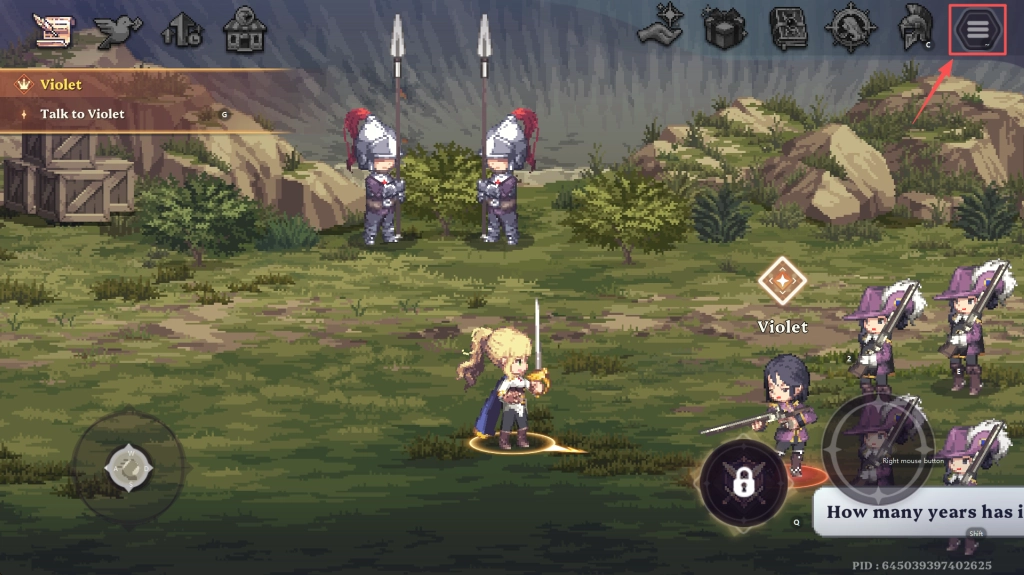1024x575 pixels.
Task: Open the hamburger main menu button
Action: click(976, 30)
